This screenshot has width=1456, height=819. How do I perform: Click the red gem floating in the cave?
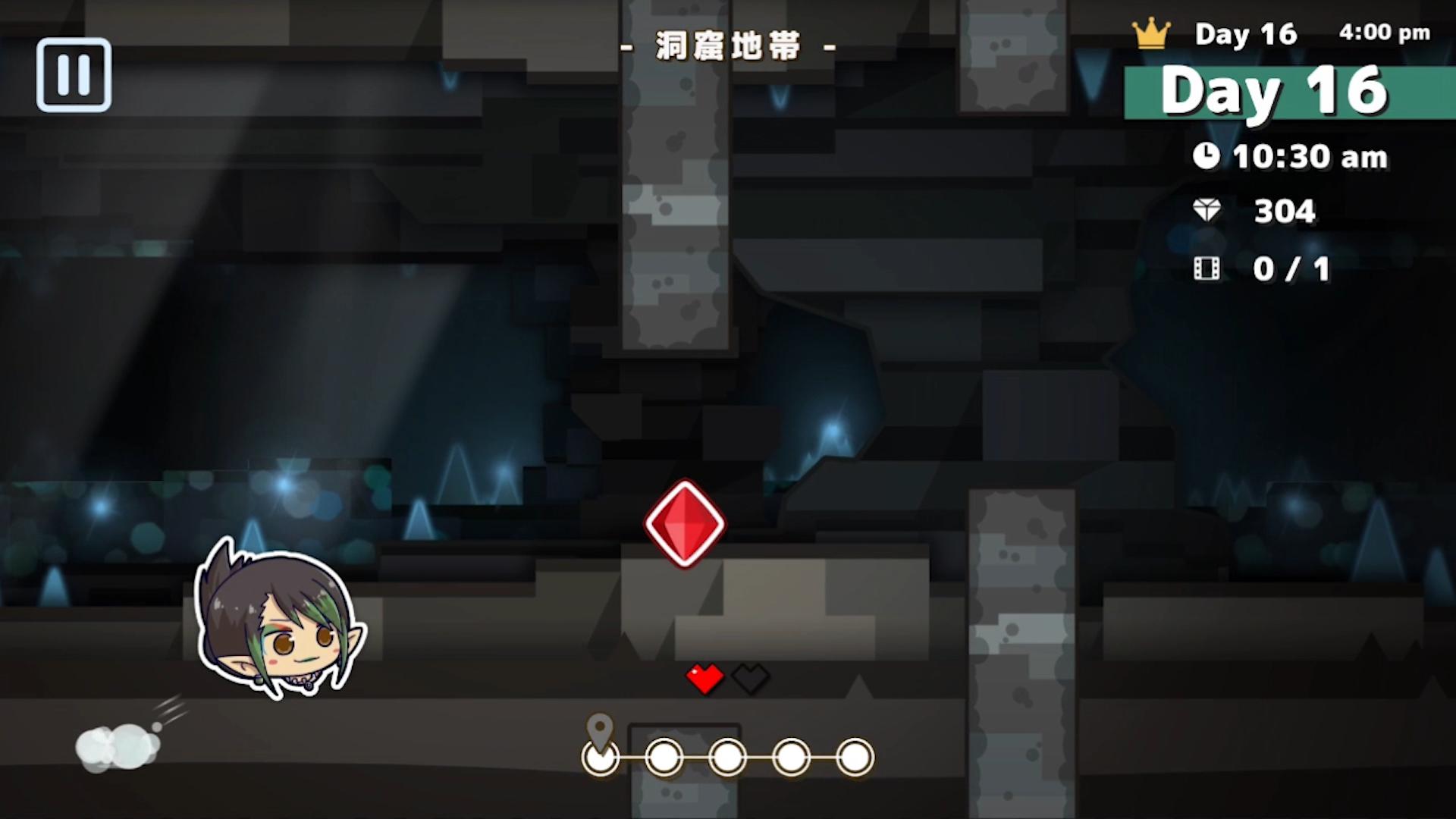coord(683,523)
